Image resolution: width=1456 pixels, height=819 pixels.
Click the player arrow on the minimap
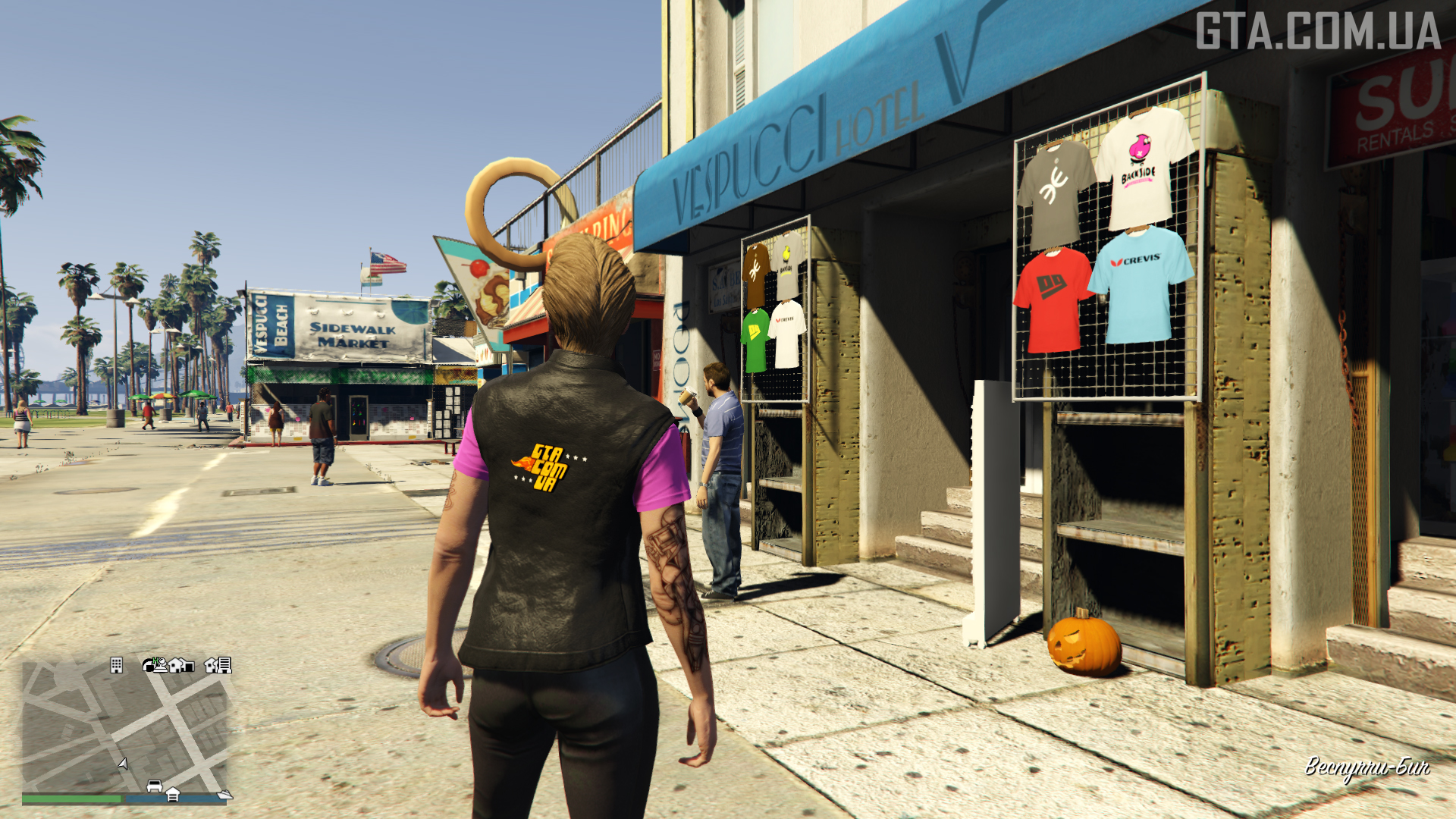[x=123, y=763]
